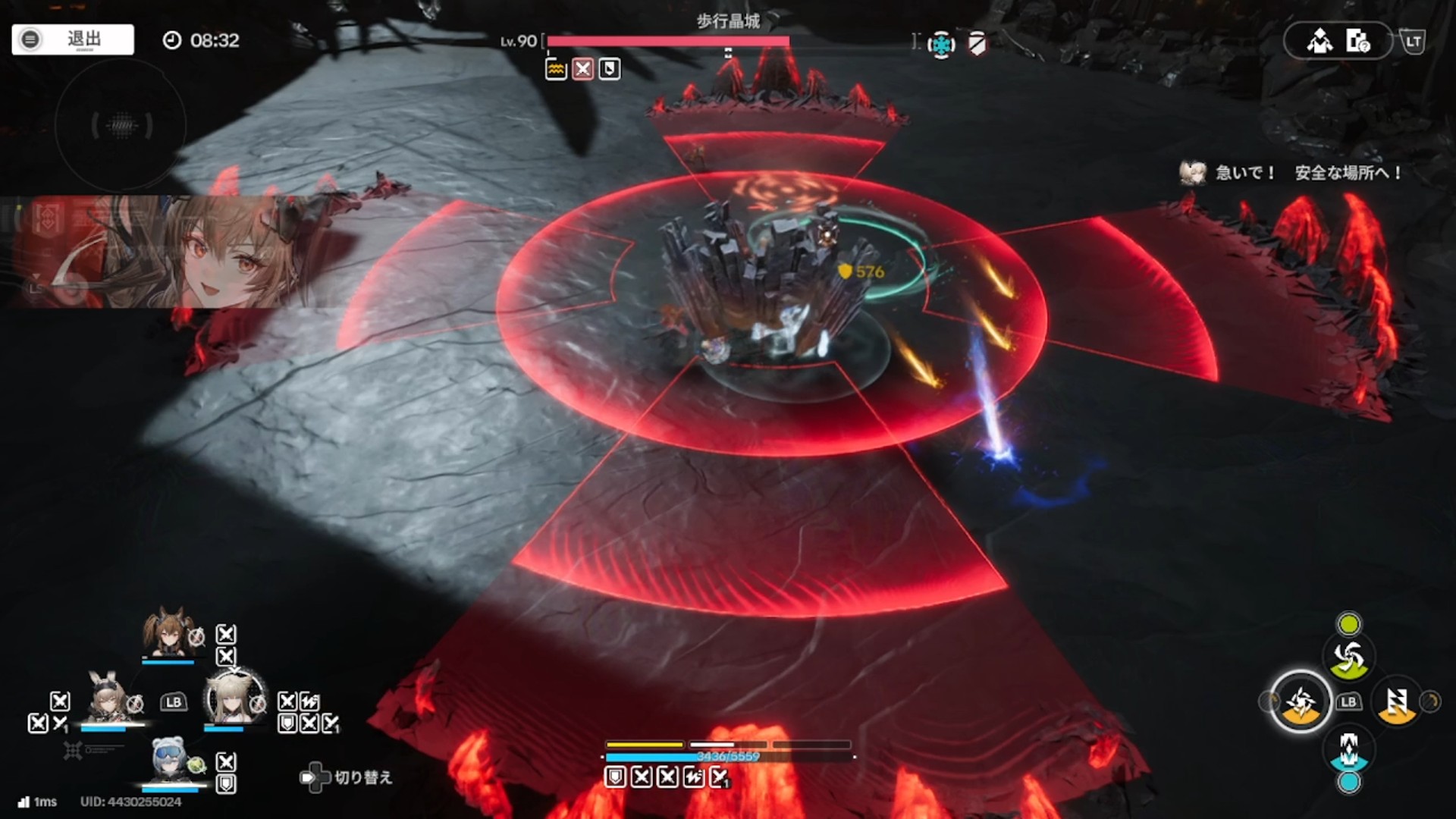Activate the green pinwheel skill
Image resolution: width=1456 pixels, height=819 pixels.
pyautogui.click(x=1348, y=658)
